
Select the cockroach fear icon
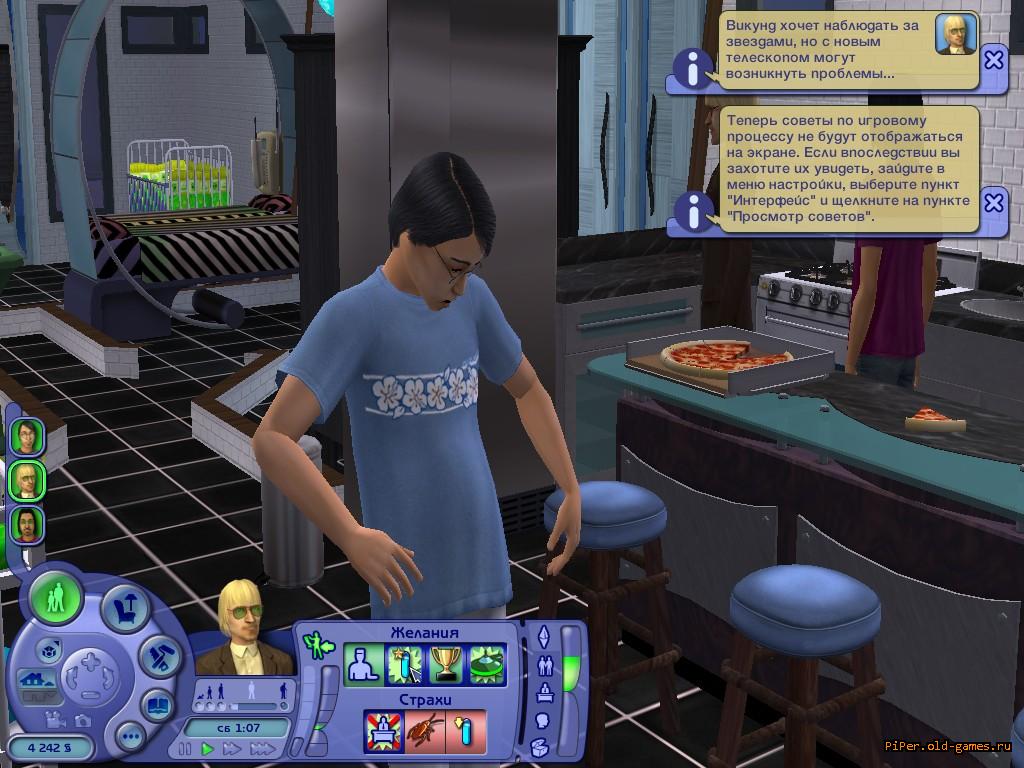(424, 732)
